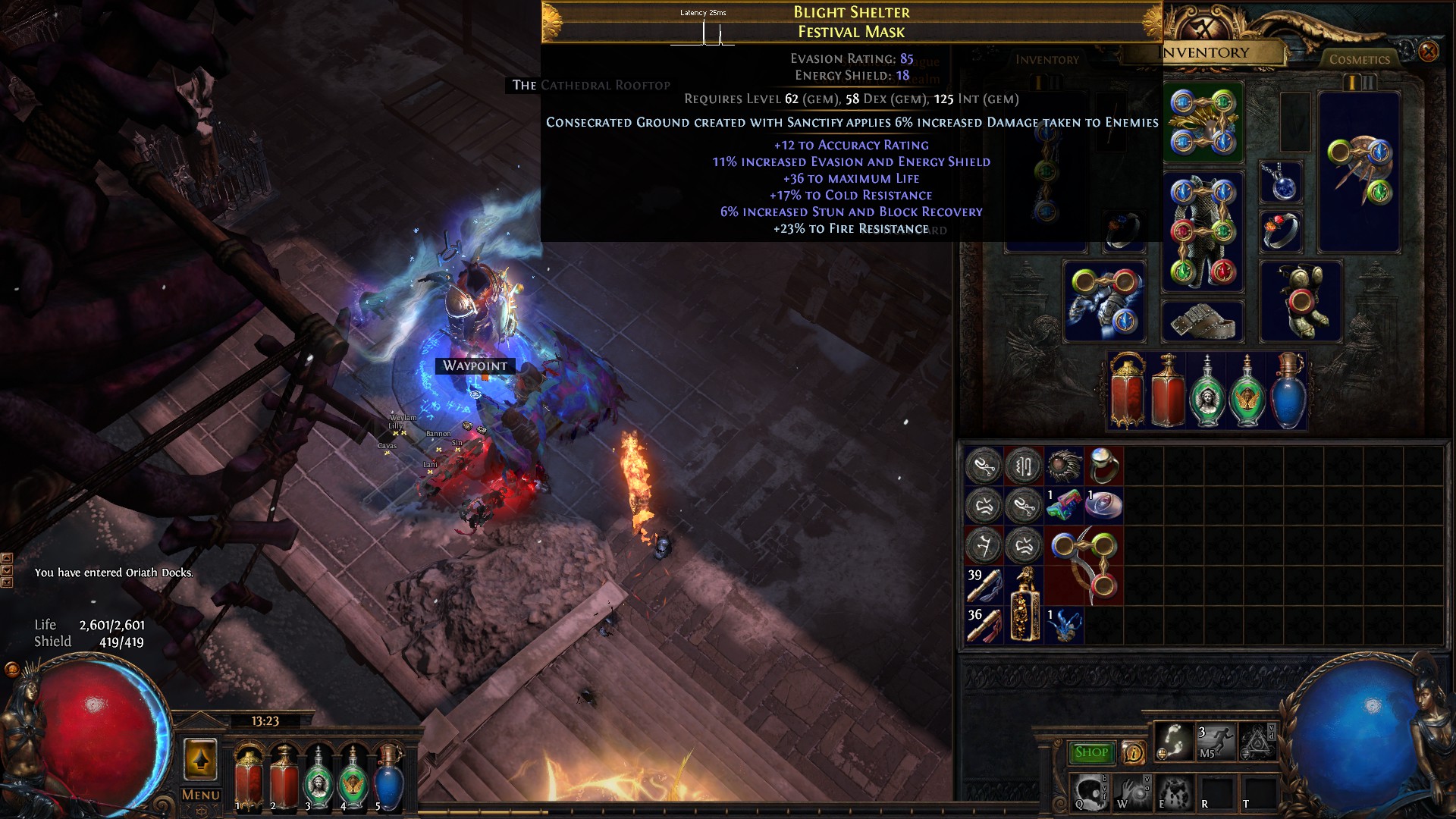The width and height of the screenshot is (1456, 819).
Task: Select the golem skill bound to E
Action: pyautogui.click(x=1175, y=795)
